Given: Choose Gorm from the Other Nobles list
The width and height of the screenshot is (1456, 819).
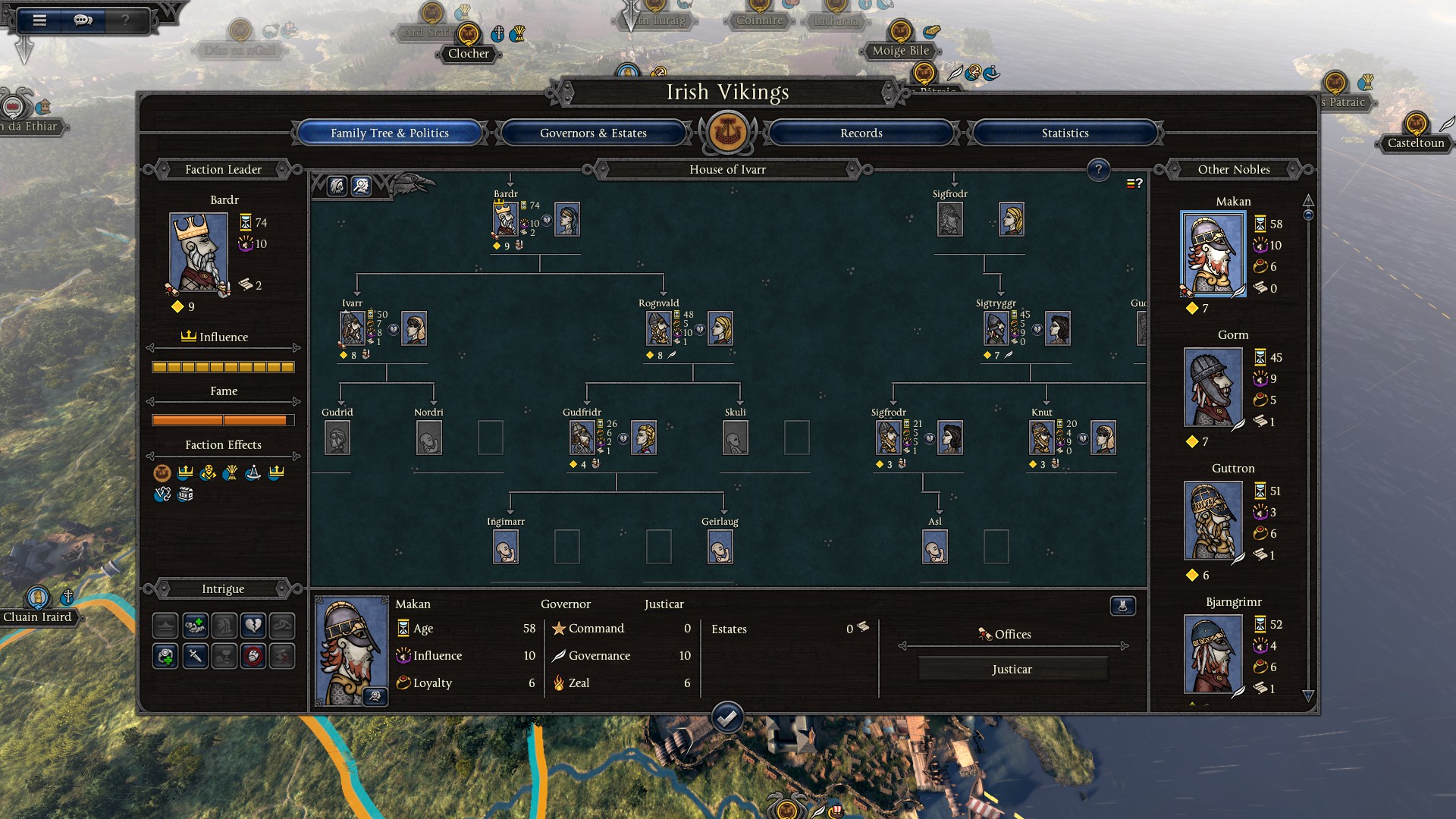Looking at the screenshot, I should coord(1213,388).
